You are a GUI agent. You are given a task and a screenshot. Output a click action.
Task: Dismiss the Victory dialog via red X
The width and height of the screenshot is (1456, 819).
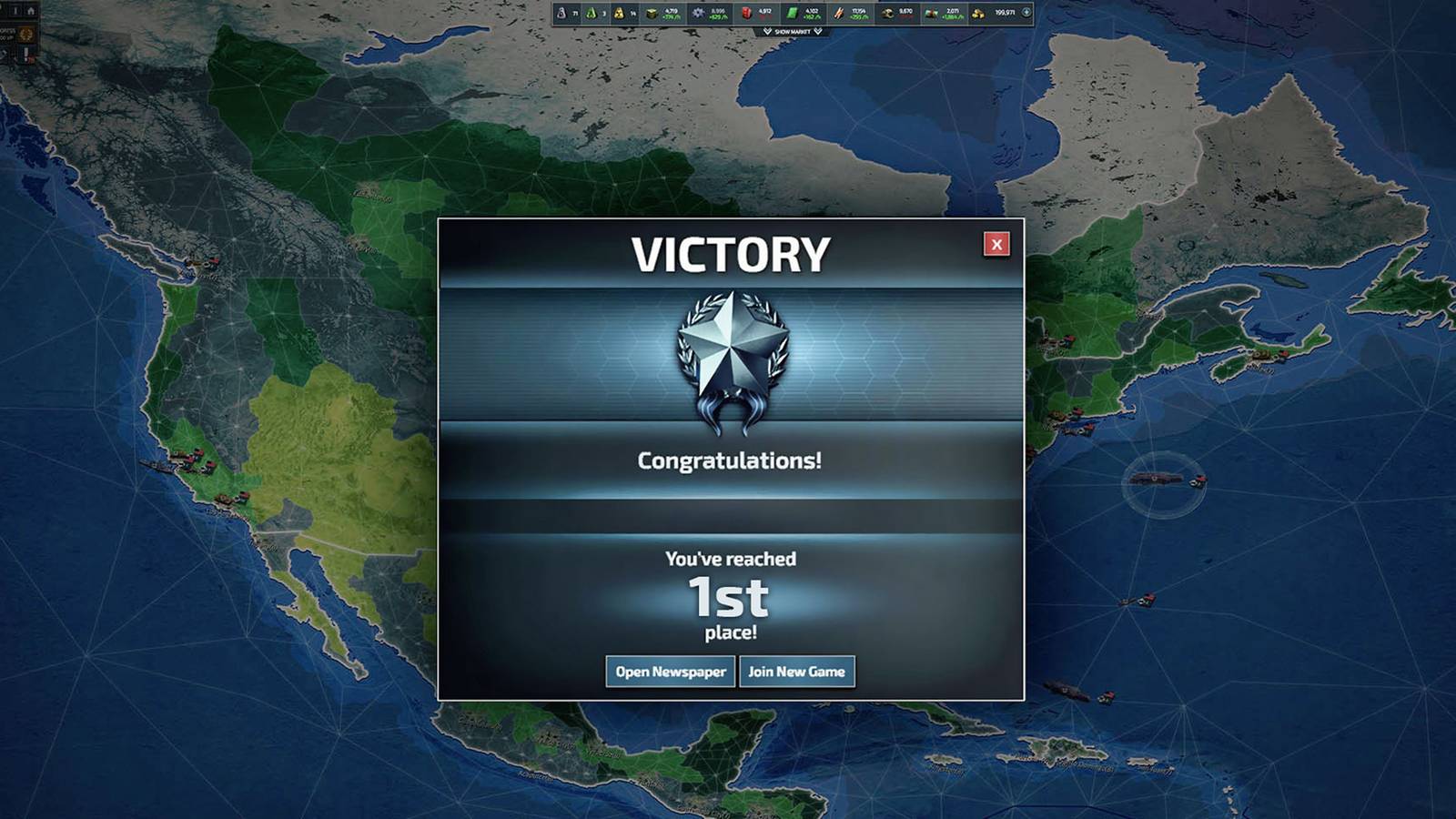pyautogui.click(x=998, y=244)
